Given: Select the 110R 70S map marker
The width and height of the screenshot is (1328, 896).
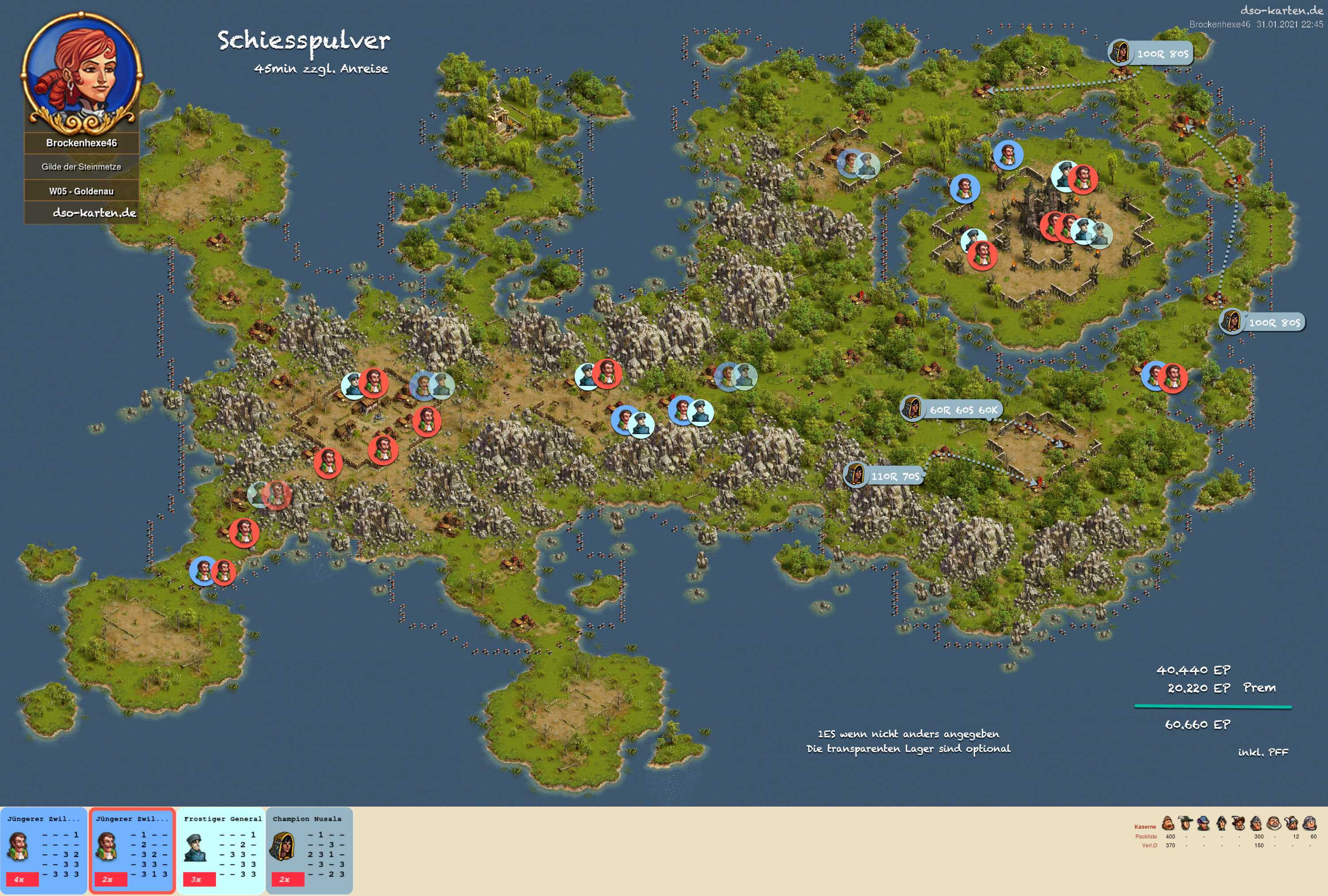Looking at the screenshot, I should point(884,475).
